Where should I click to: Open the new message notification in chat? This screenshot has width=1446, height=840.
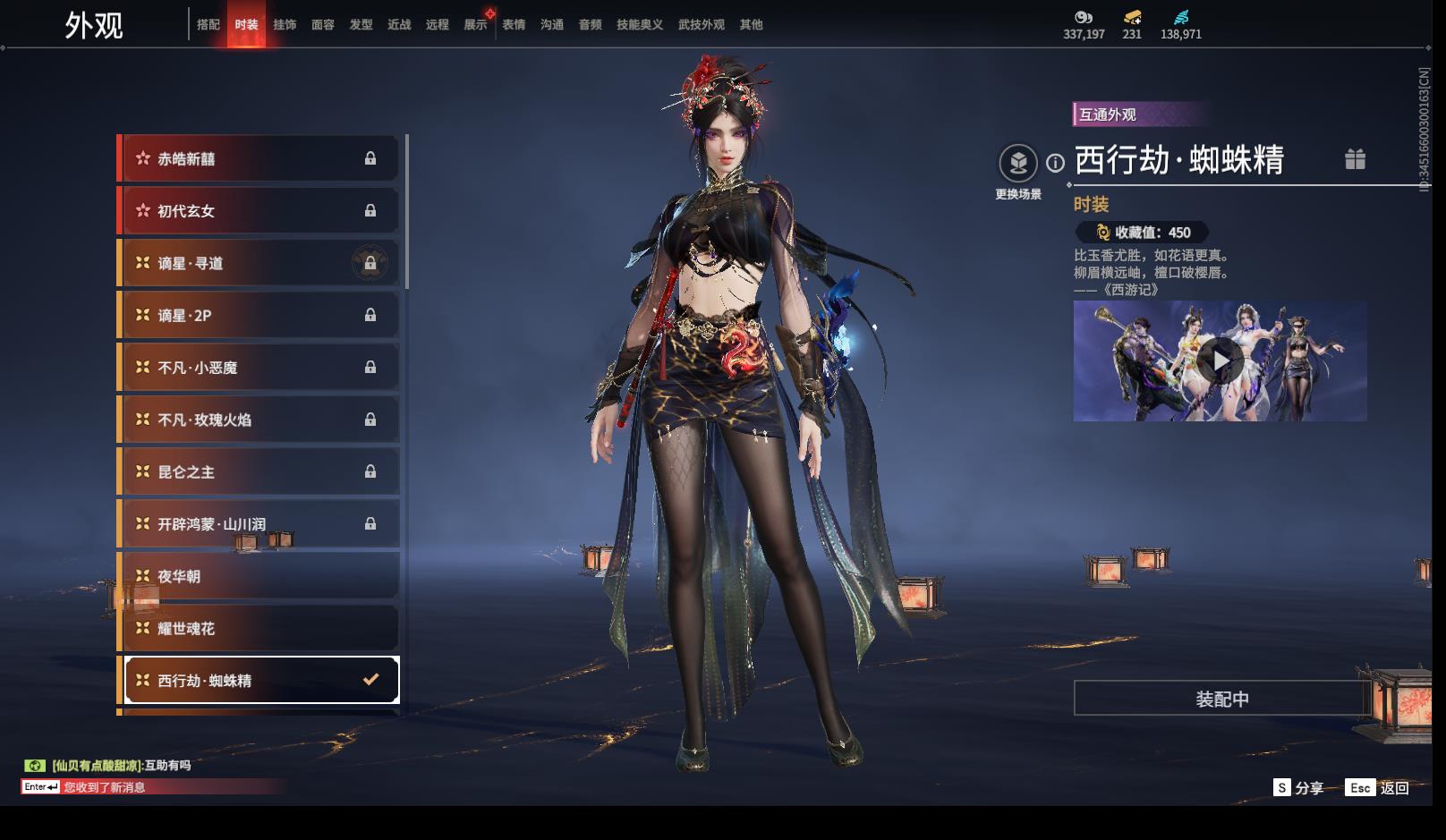tap(104, 787)
